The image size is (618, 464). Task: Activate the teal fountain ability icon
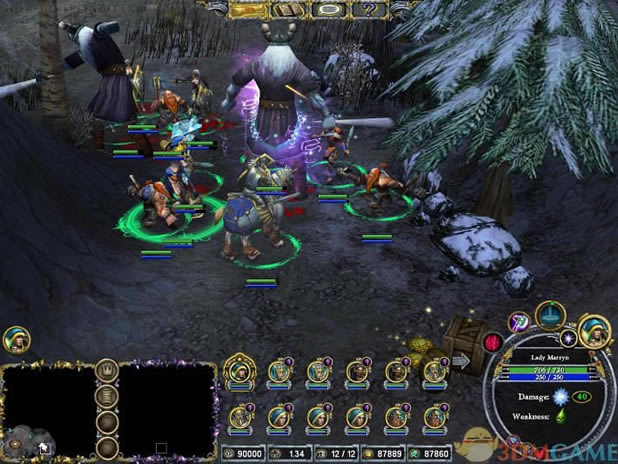pyautogui.click(x=550, y=314)
